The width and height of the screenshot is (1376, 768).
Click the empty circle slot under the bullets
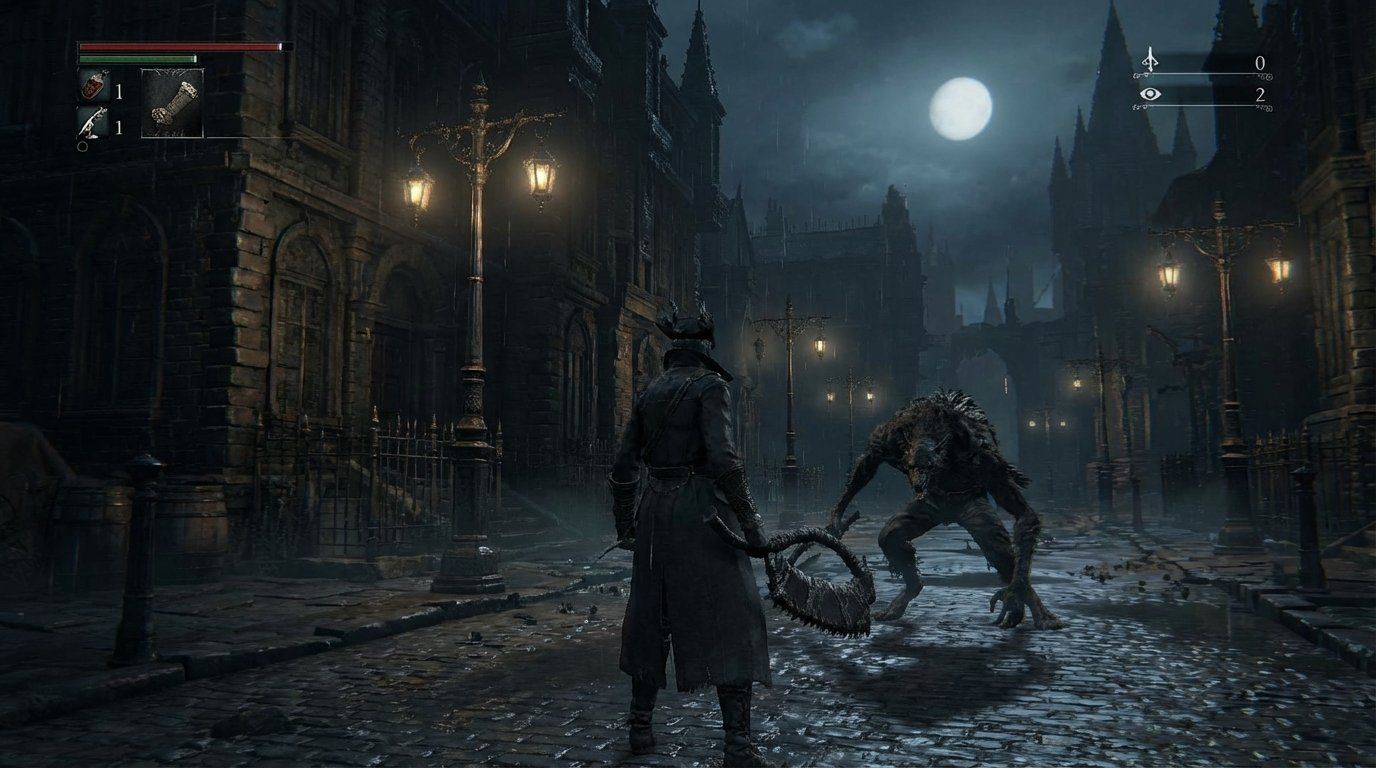pyautogui.click(x=80, y=146)
